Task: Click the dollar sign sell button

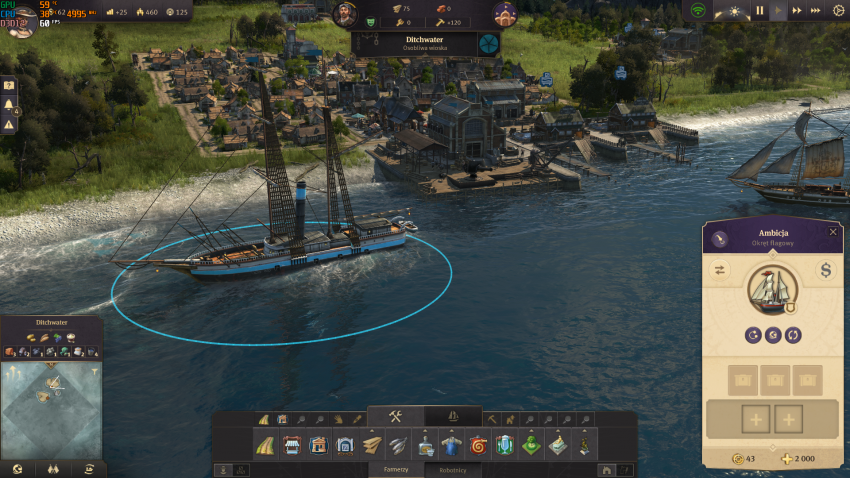Action: point(826,270)
